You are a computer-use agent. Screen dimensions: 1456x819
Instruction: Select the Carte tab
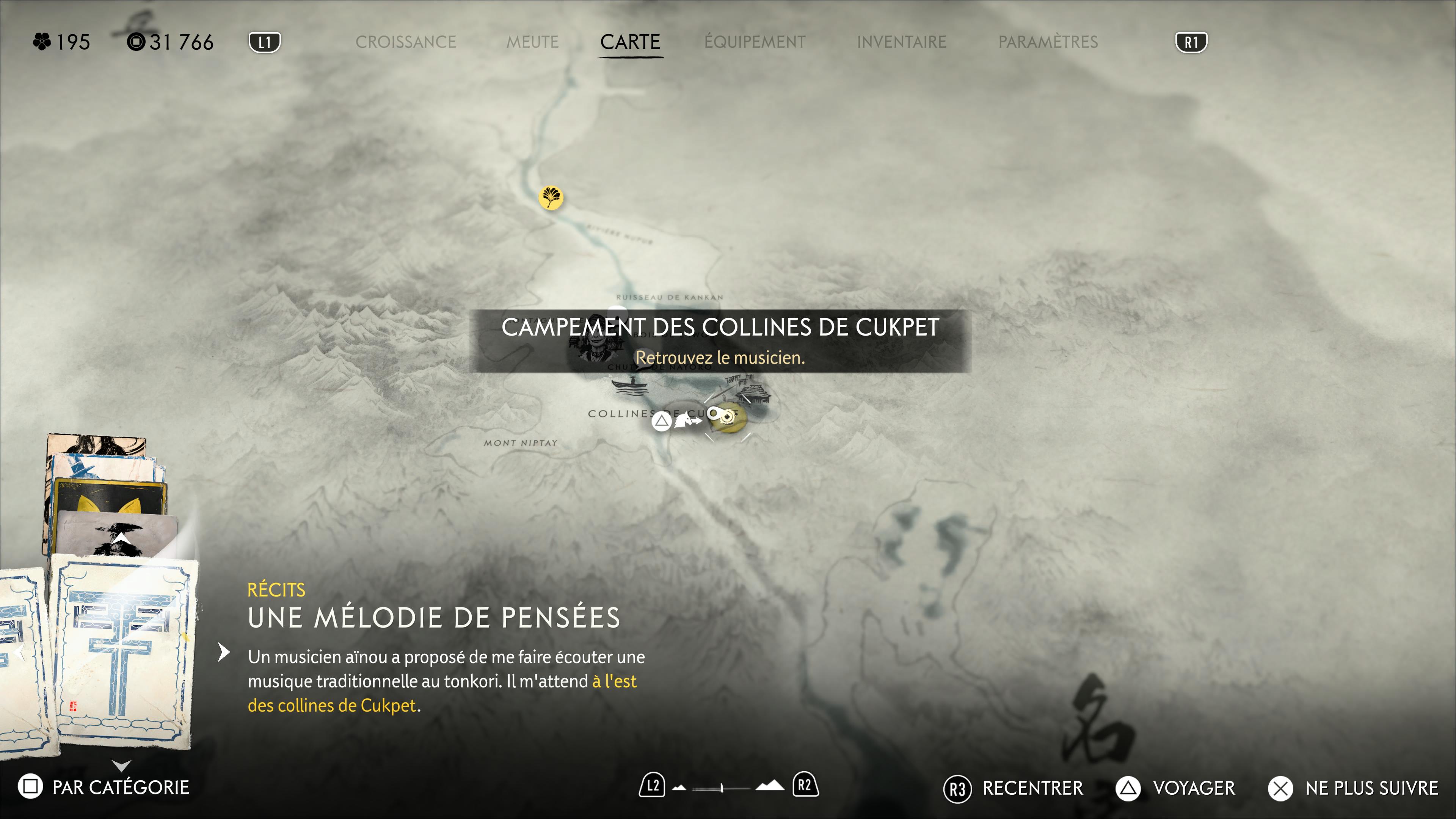tap(630, 42)
